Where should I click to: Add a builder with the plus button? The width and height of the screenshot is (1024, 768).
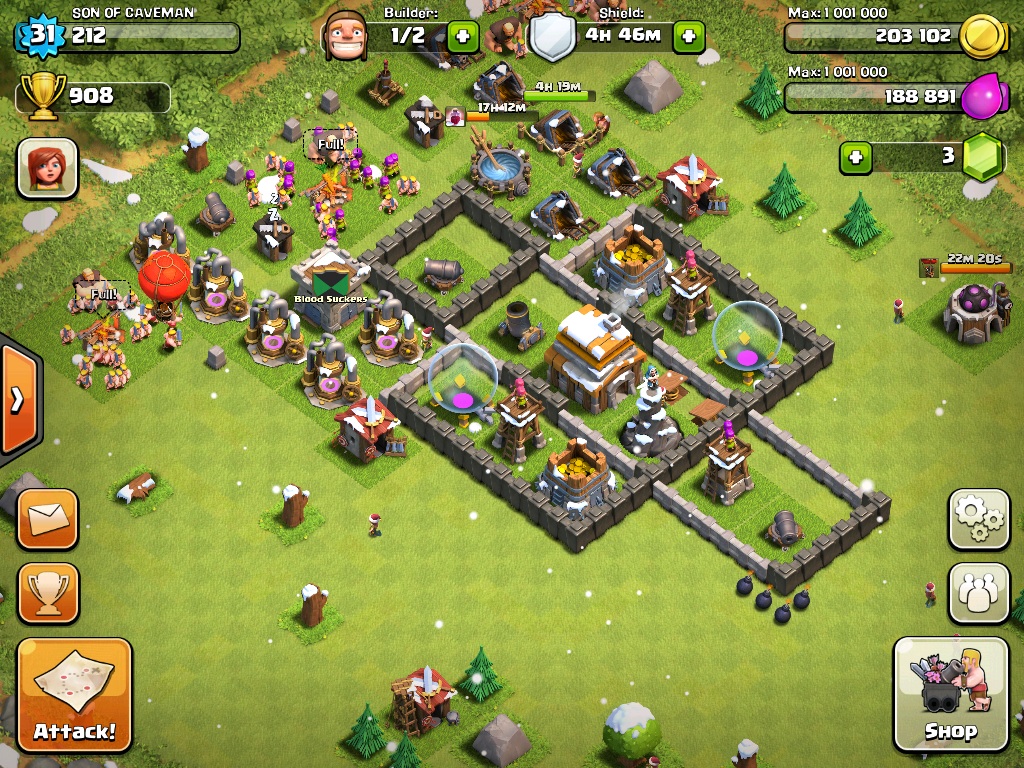tap(462, 37)
